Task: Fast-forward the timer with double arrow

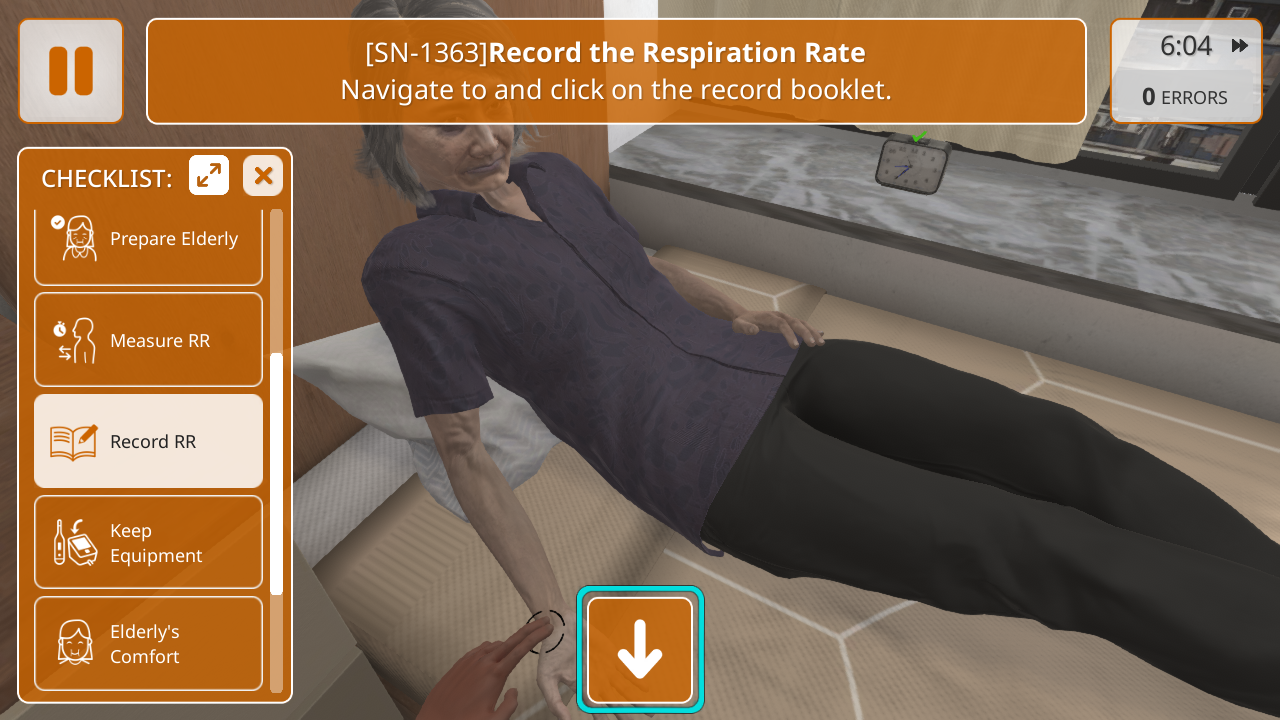Action: click(x=1240, y=46)
